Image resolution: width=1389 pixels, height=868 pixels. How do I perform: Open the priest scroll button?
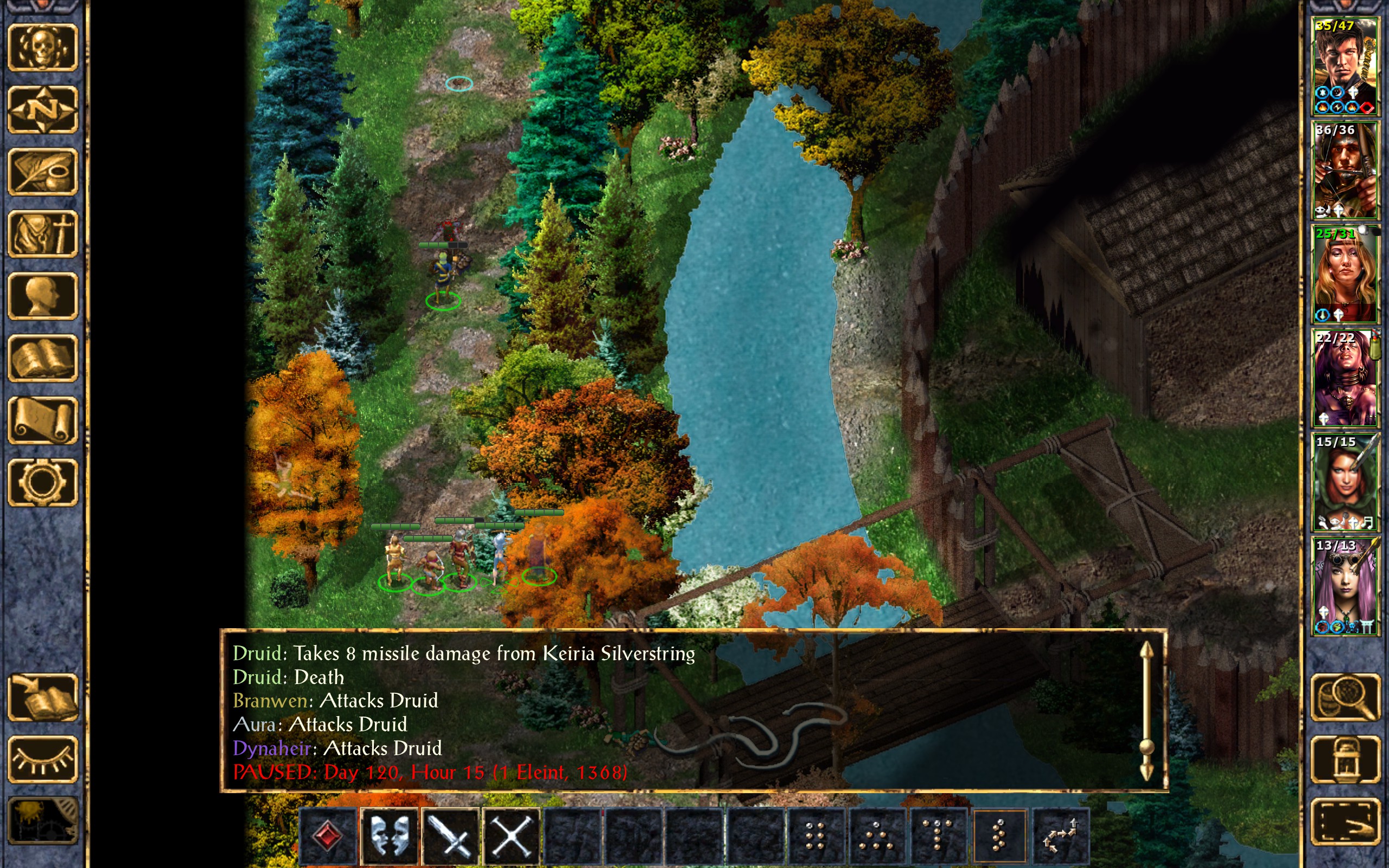point(42,420)
